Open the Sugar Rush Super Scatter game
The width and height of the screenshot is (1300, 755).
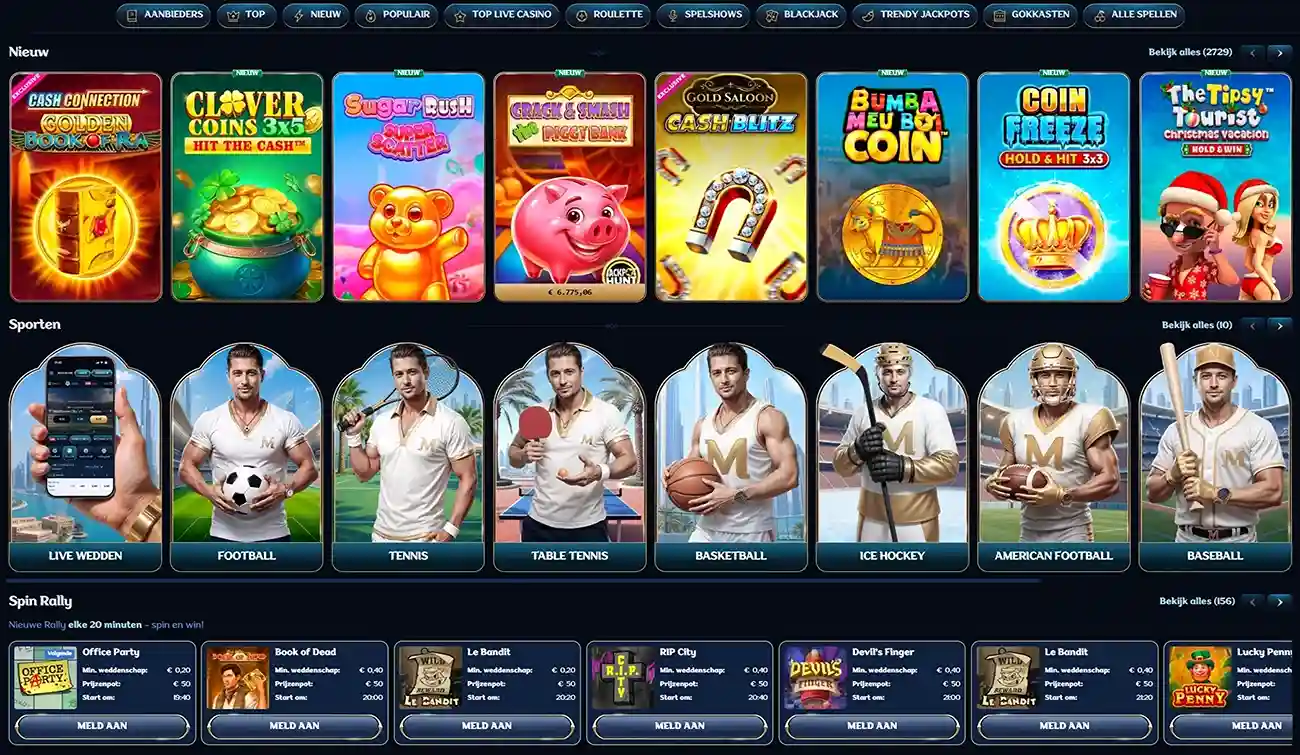[x=407, y=185]
